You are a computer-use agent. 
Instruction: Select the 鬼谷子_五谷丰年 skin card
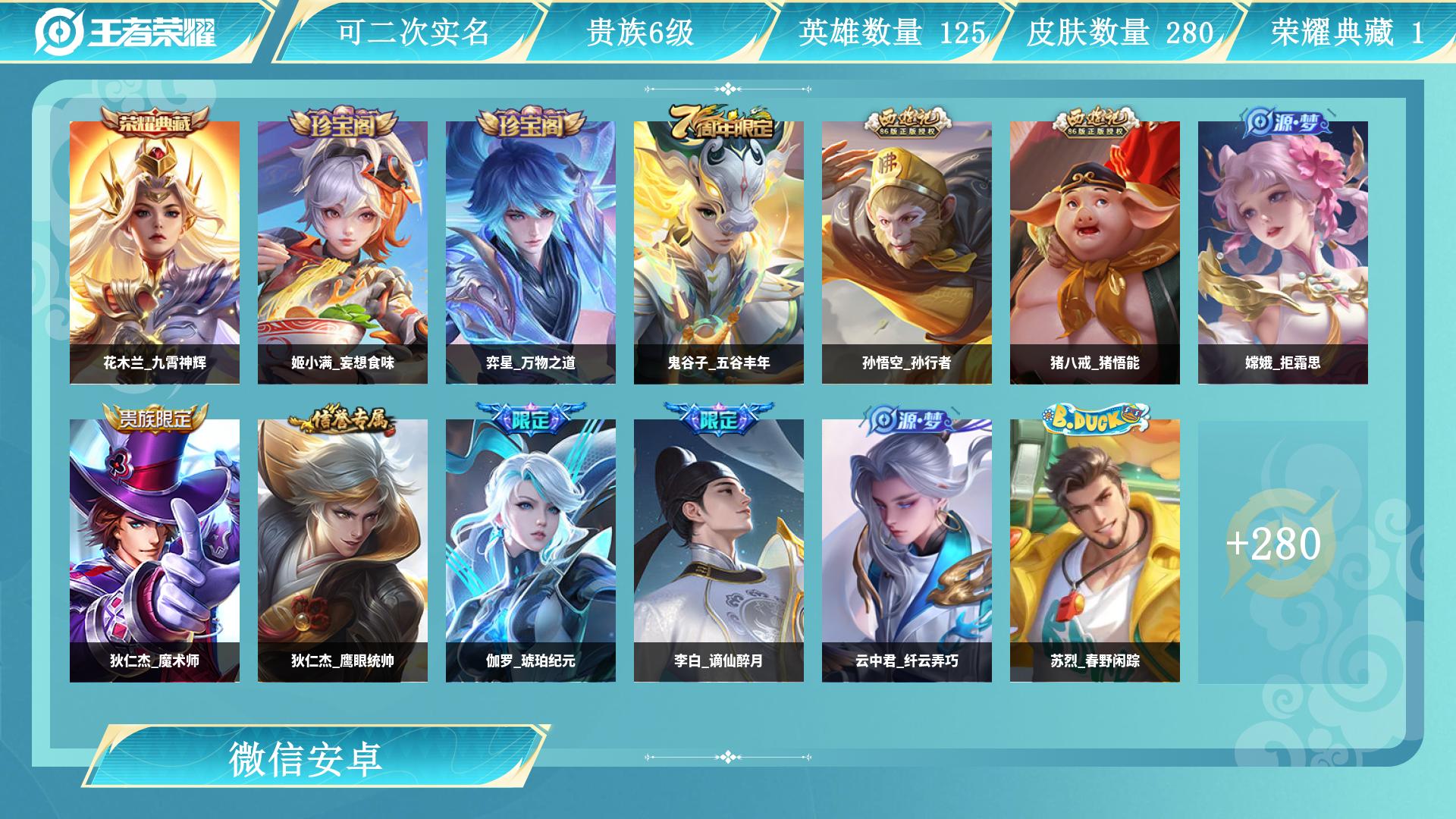pyautogui.click(x=719, y=253)
